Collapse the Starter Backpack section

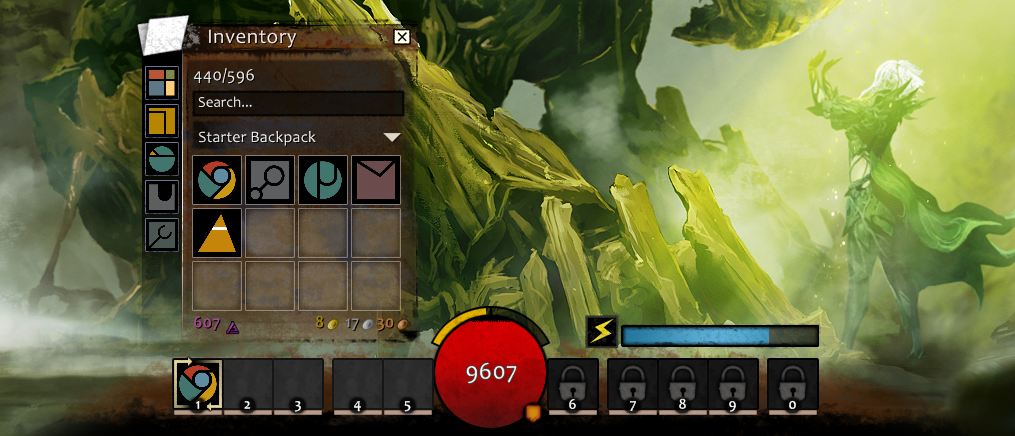pyautogui.click(x=392, y=137)
